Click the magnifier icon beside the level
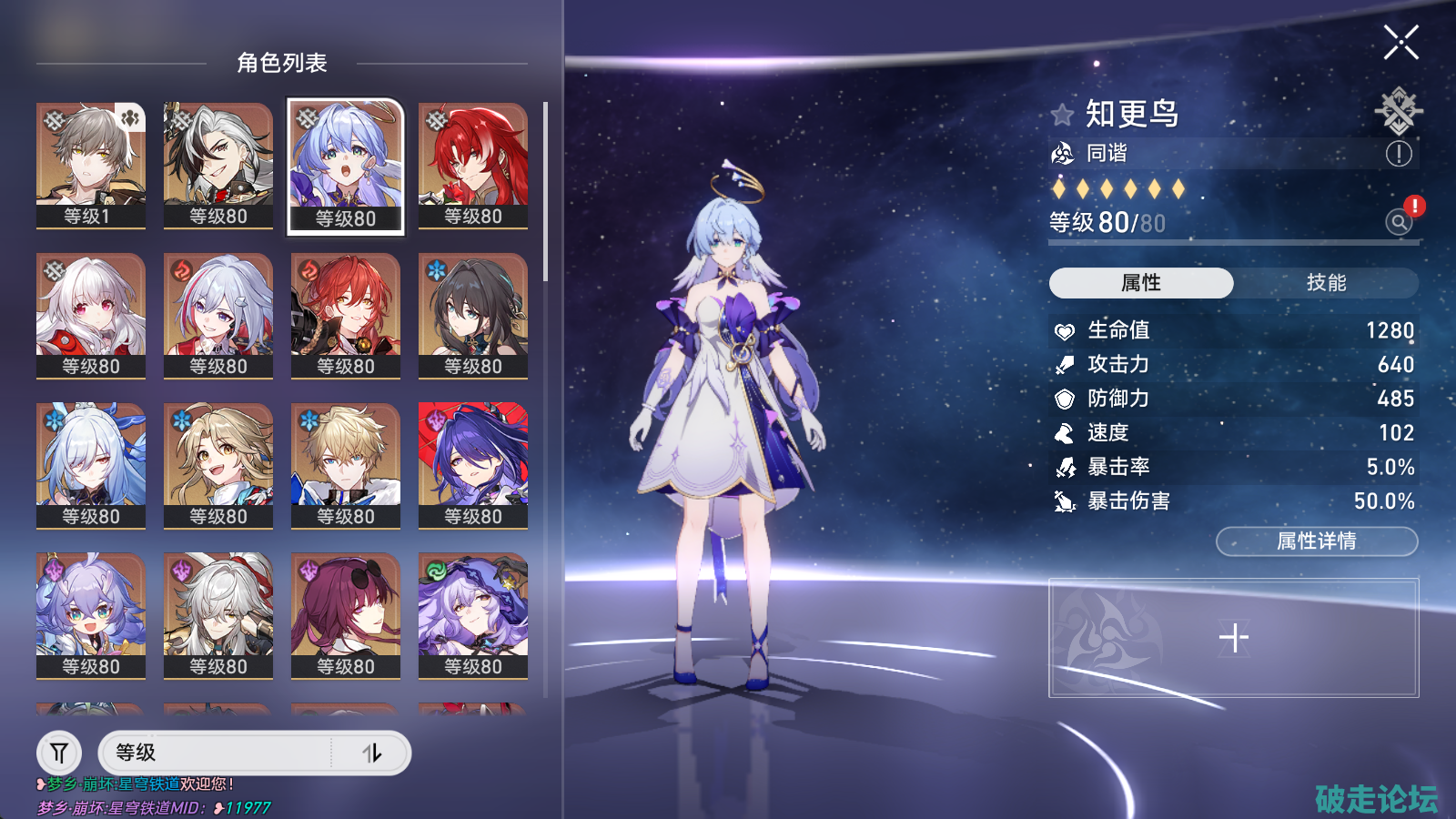This screenshot has height=819, width=1456. [x=1398, y=221]
